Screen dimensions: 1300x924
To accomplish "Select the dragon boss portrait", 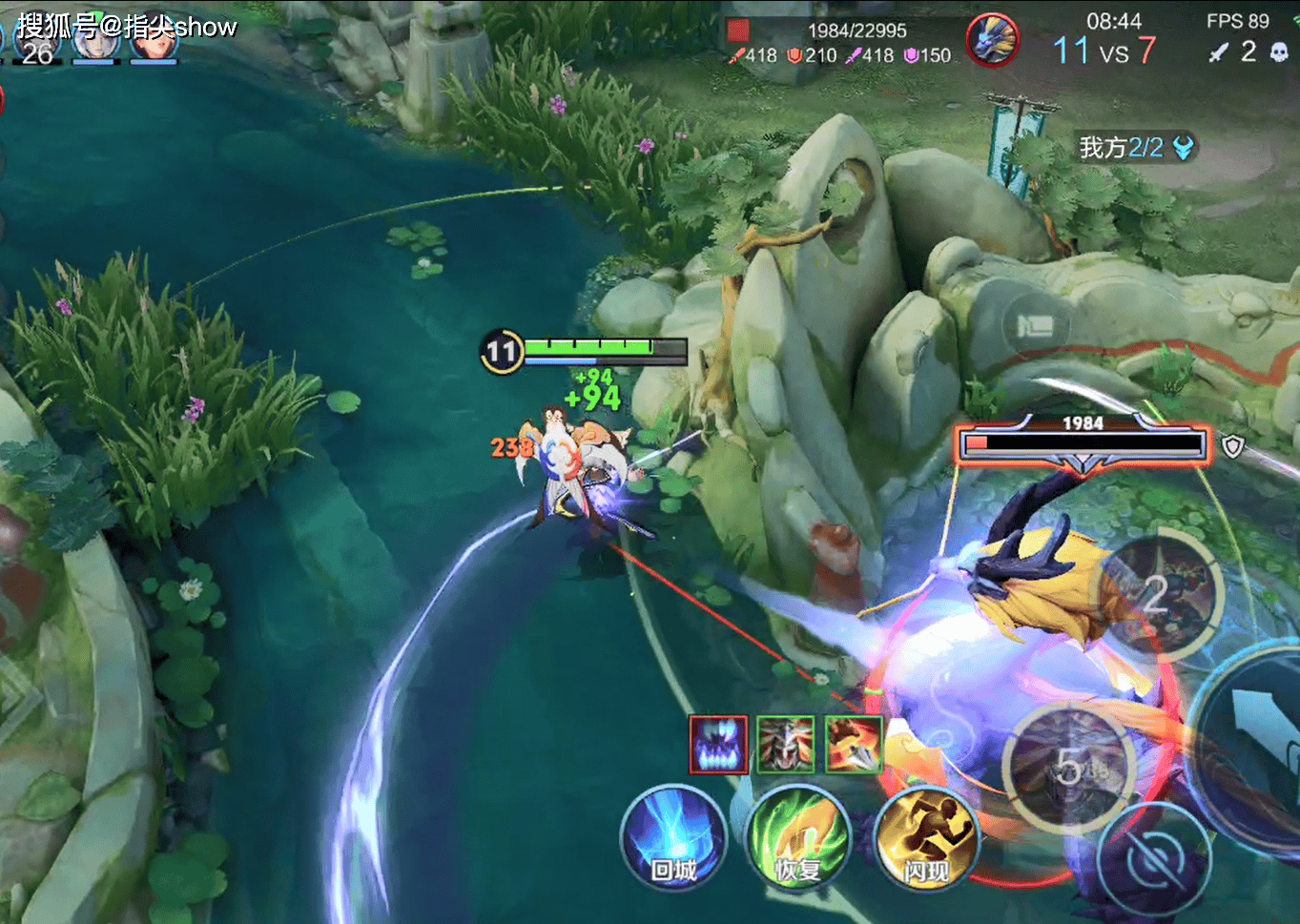I will 992,41.
